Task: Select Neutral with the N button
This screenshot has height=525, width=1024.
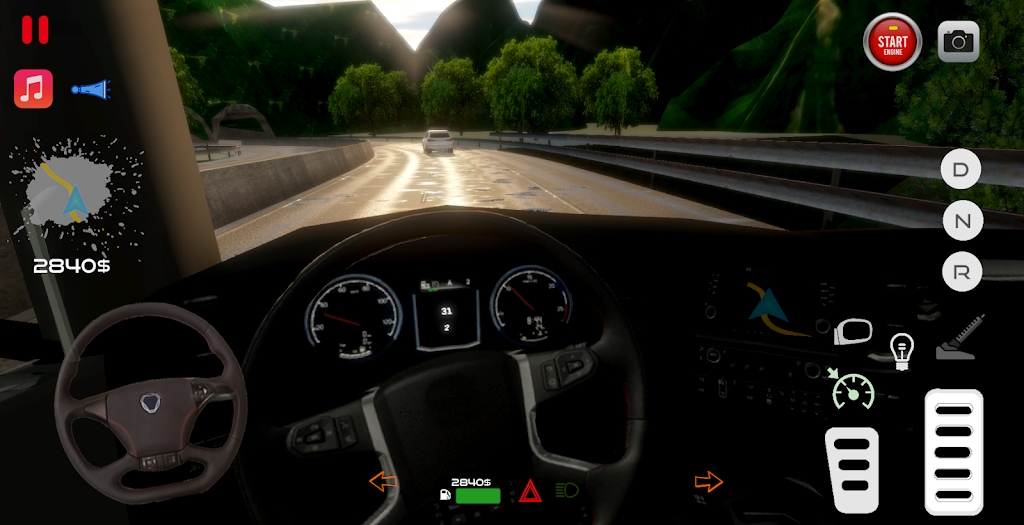Action: [x=962, y=220]
